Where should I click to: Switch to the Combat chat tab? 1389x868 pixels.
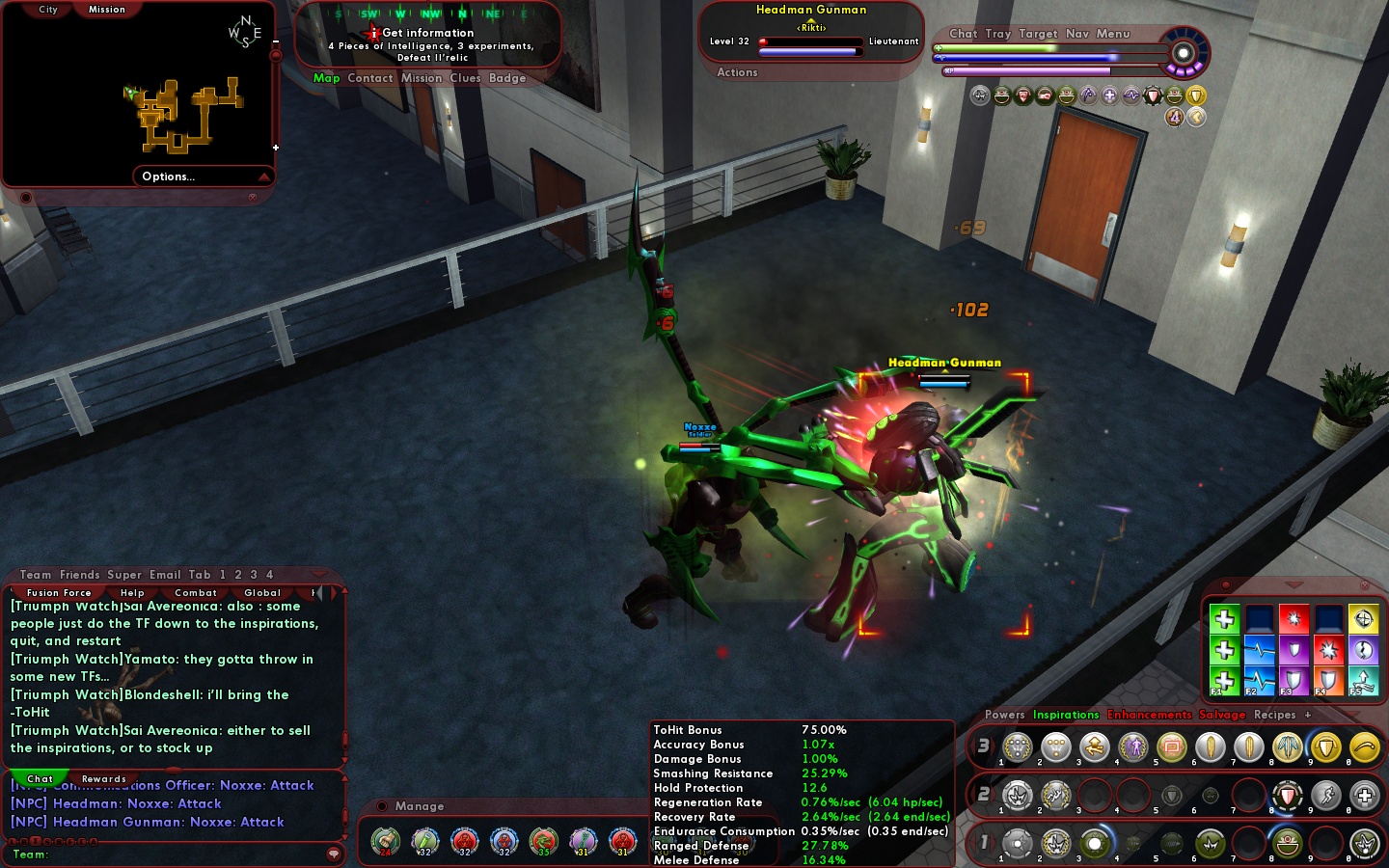tap(196, 593)
